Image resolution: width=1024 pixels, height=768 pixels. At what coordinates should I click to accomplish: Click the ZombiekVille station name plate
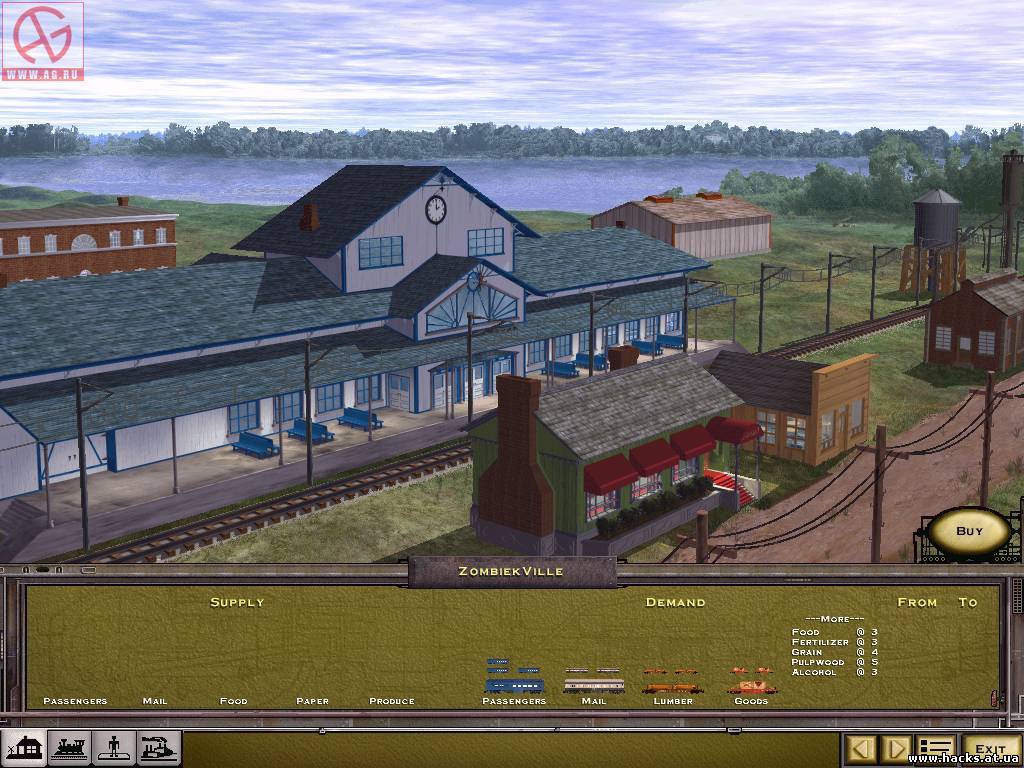click(511, 572)
